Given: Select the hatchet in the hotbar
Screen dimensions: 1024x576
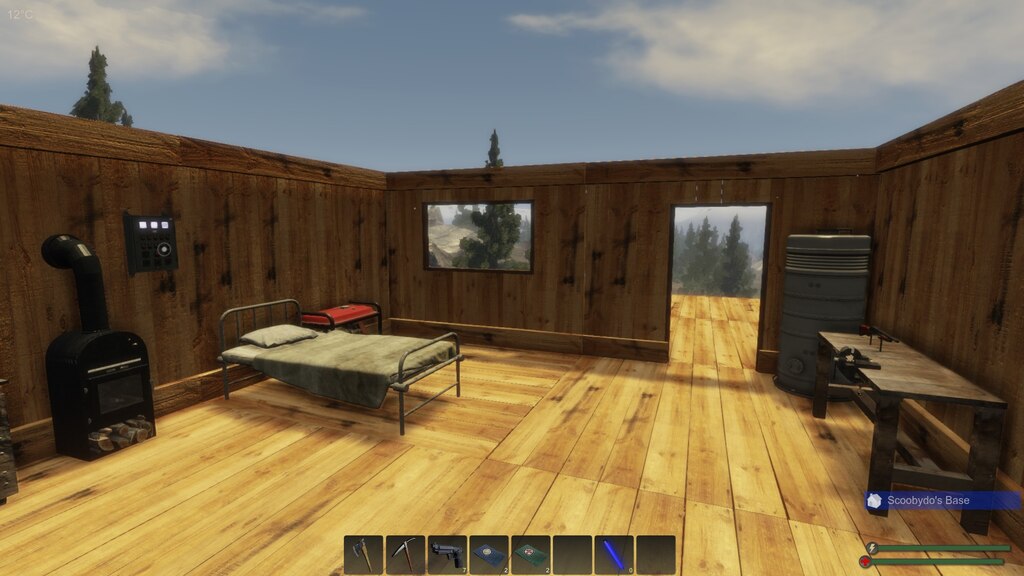Looking at the screenshot, I should coord(364,555).
